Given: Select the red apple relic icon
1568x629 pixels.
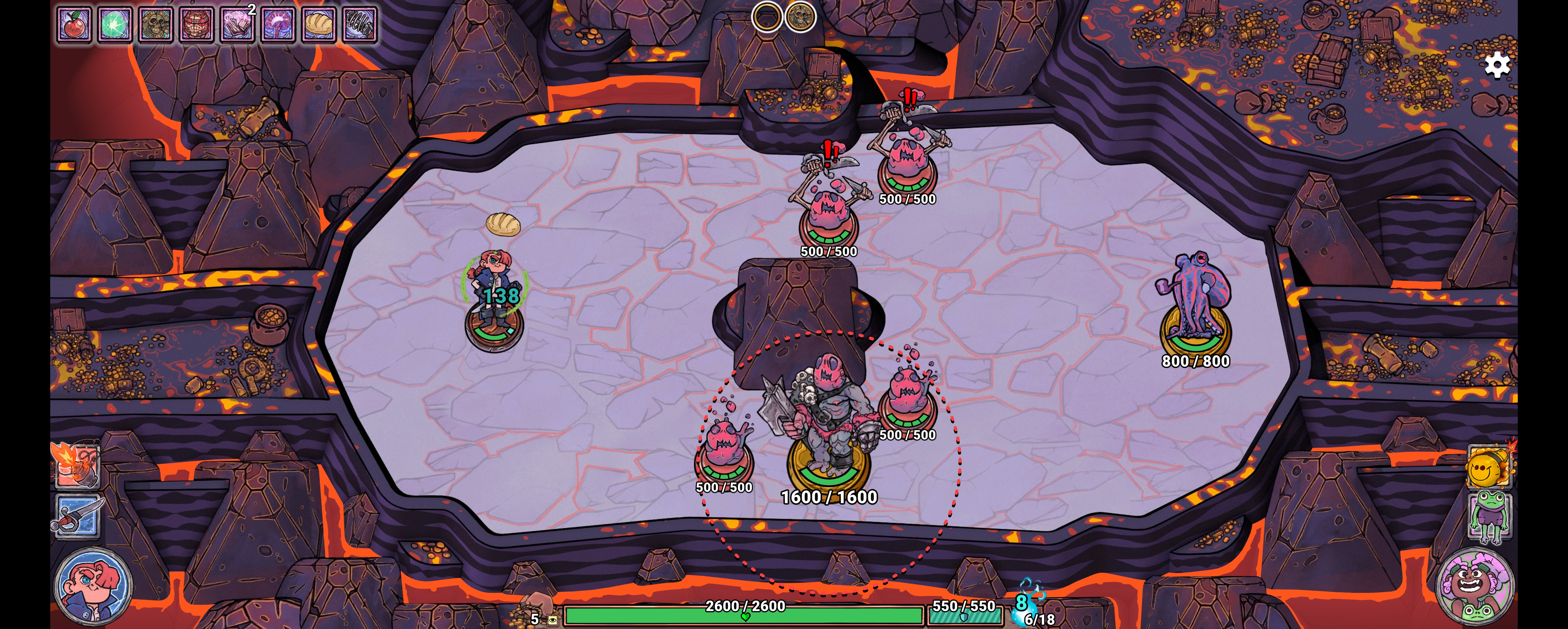Looking at the screenshot, I should point(74,25).
